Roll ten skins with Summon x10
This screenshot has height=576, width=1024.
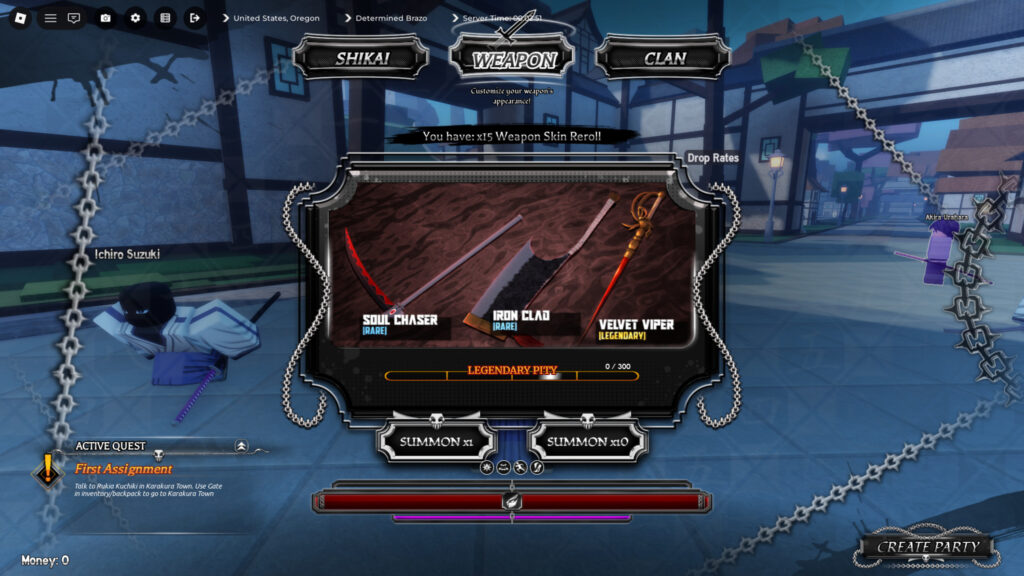[x=588, y=441]
